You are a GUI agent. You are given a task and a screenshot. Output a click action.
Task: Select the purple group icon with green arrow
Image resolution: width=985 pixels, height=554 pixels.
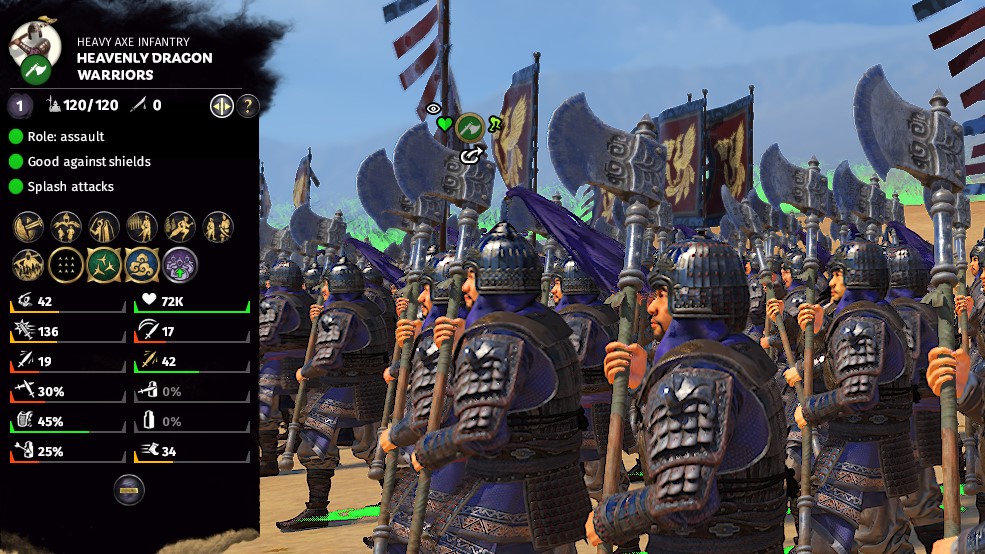[x=180, y=265]
